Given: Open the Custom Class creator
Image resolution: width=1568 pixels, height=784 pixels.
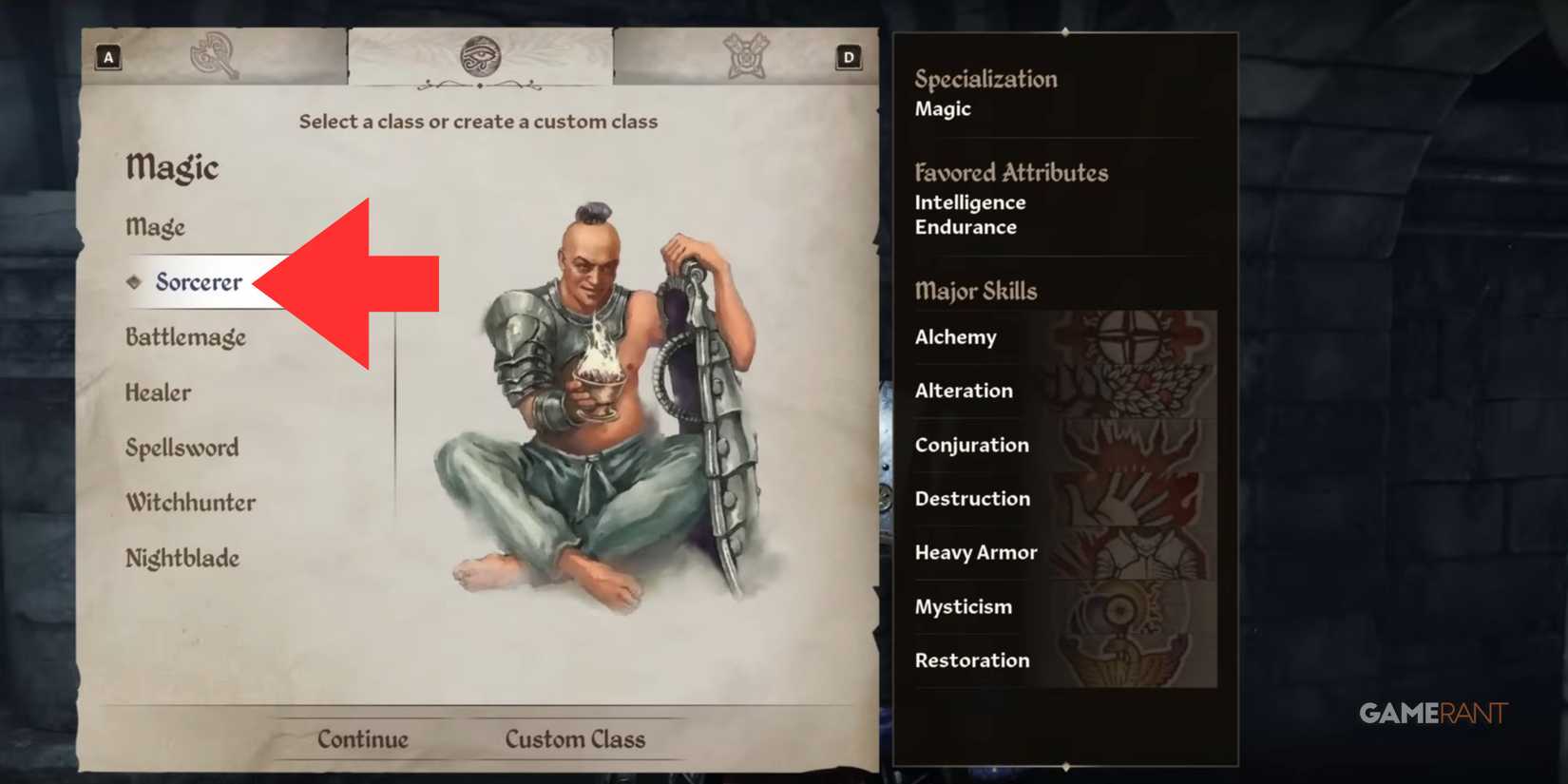Looking at the screenshot, I should tap(576, 738).
